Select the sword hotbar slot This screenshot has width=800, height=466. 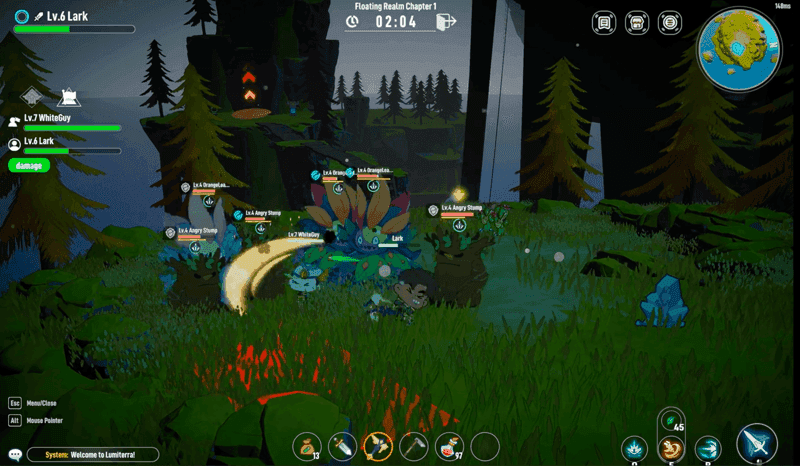343,446
